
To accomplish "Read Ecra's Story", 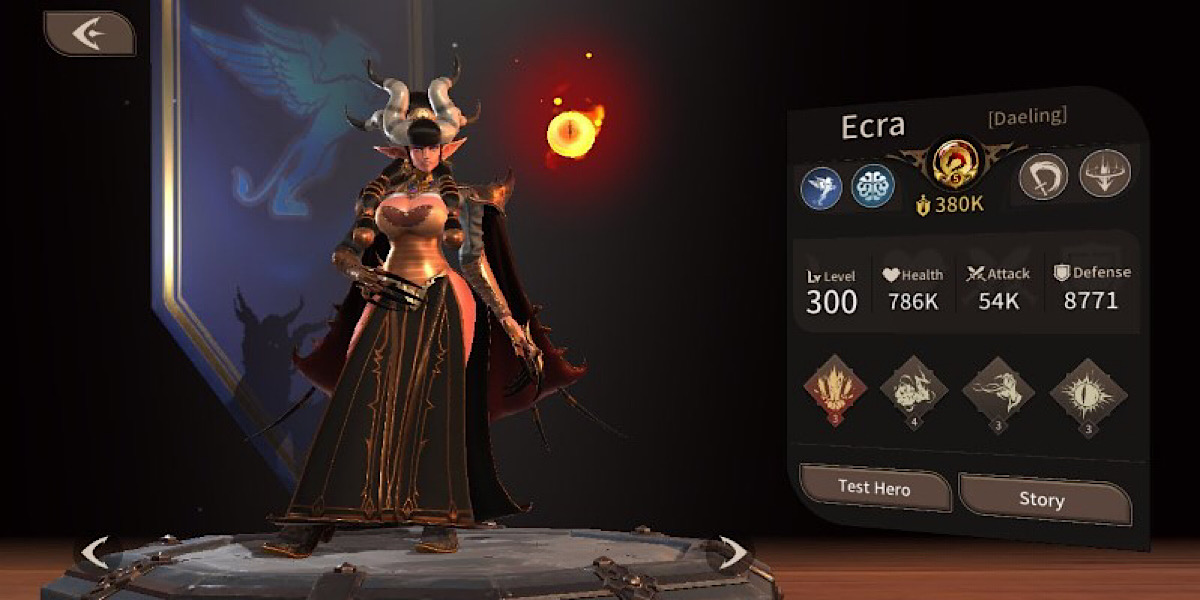I will 1042,499.
